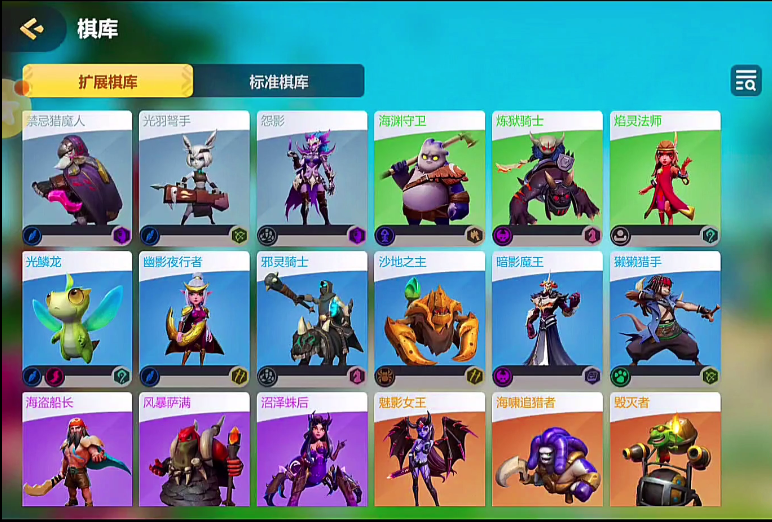Choose the 焰灵法师 card
The height and width of the screenshot is (522, 772).
pos(665,178)
